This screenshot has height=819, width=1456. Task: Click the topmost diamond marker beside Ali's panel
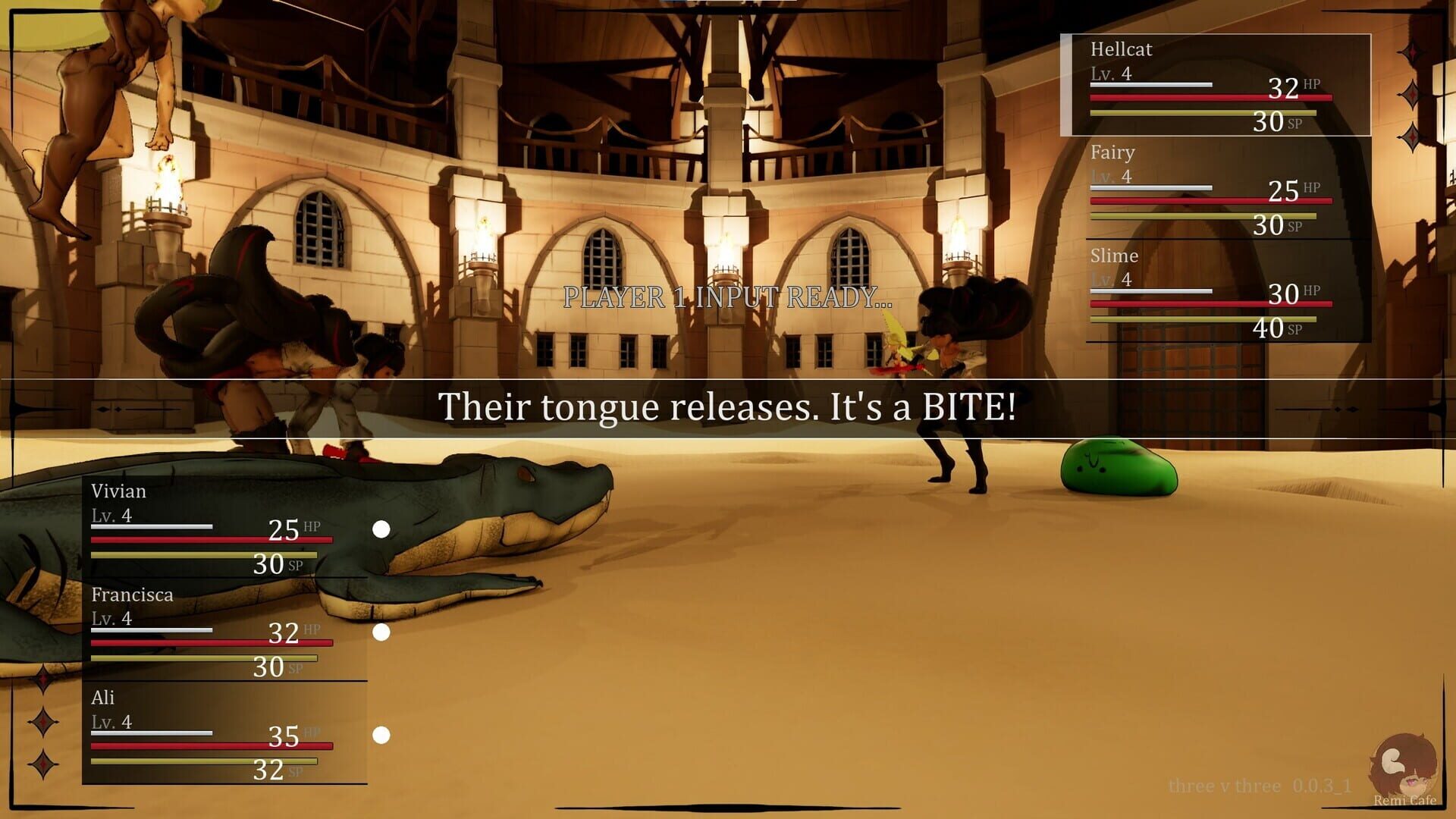point(43,676)
